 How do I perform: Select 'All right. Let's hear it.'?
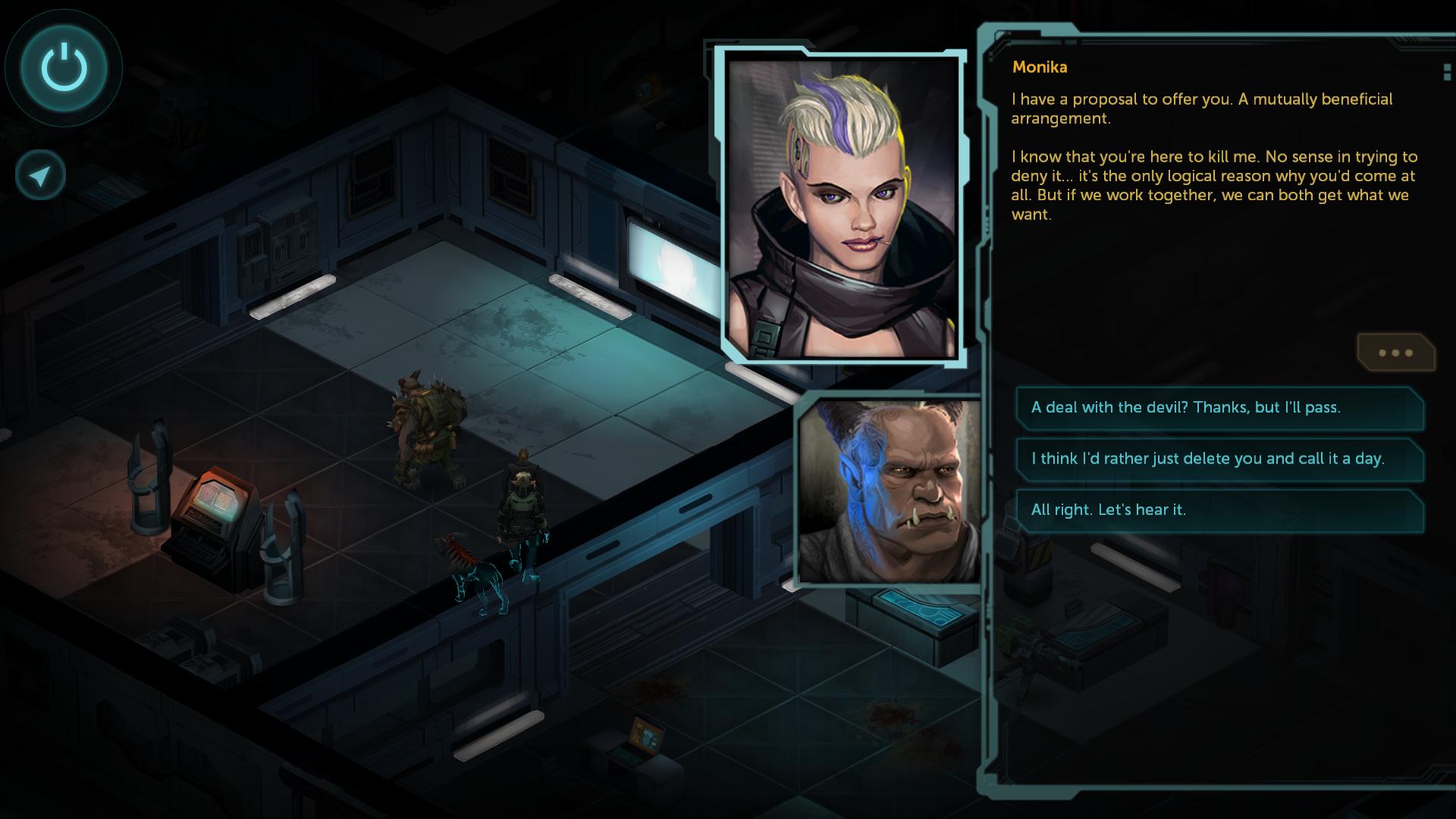1220,510
